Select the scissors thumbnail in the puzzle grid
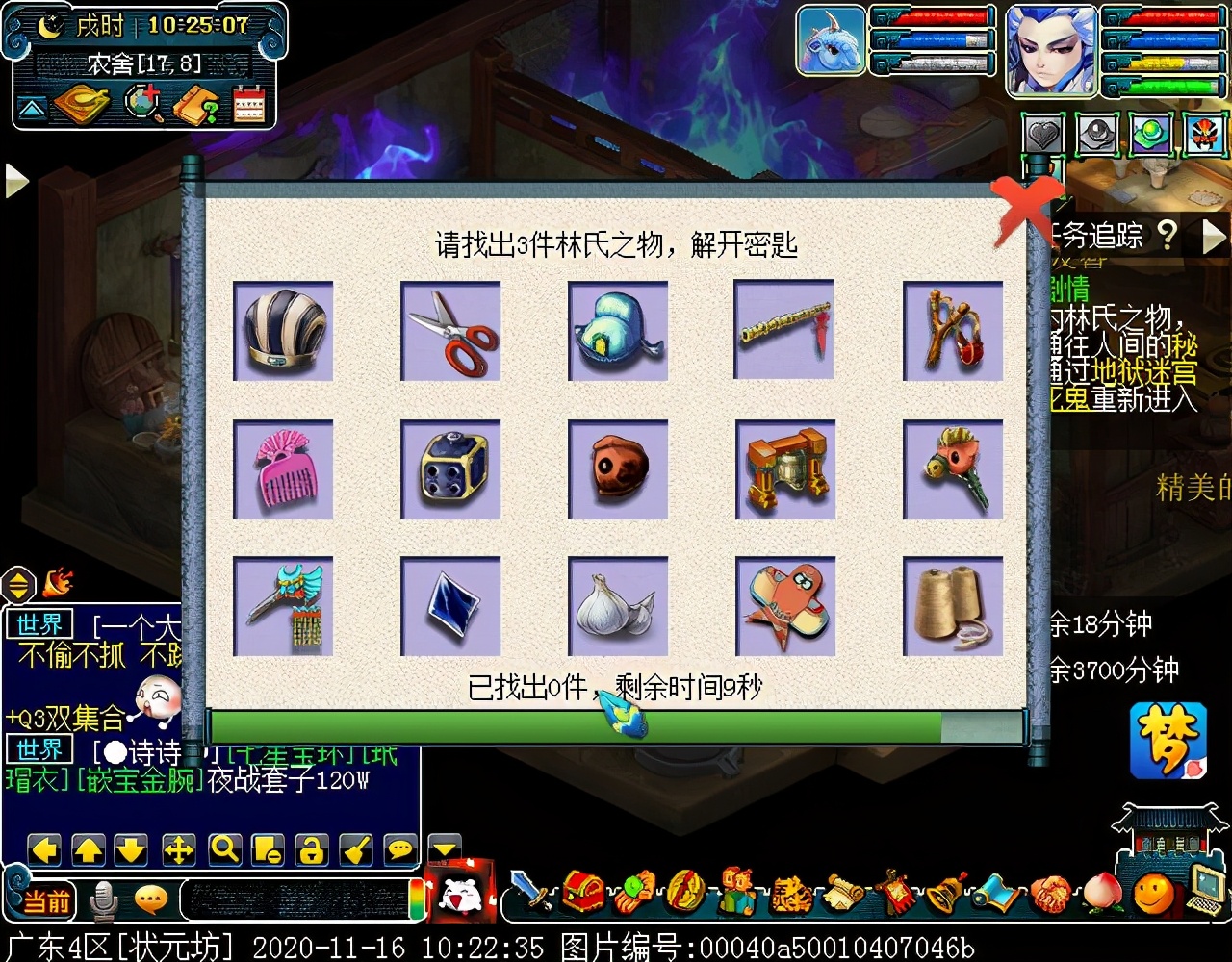The width and height of the screenshot is (1232, 962). click(x=450, y=333)
